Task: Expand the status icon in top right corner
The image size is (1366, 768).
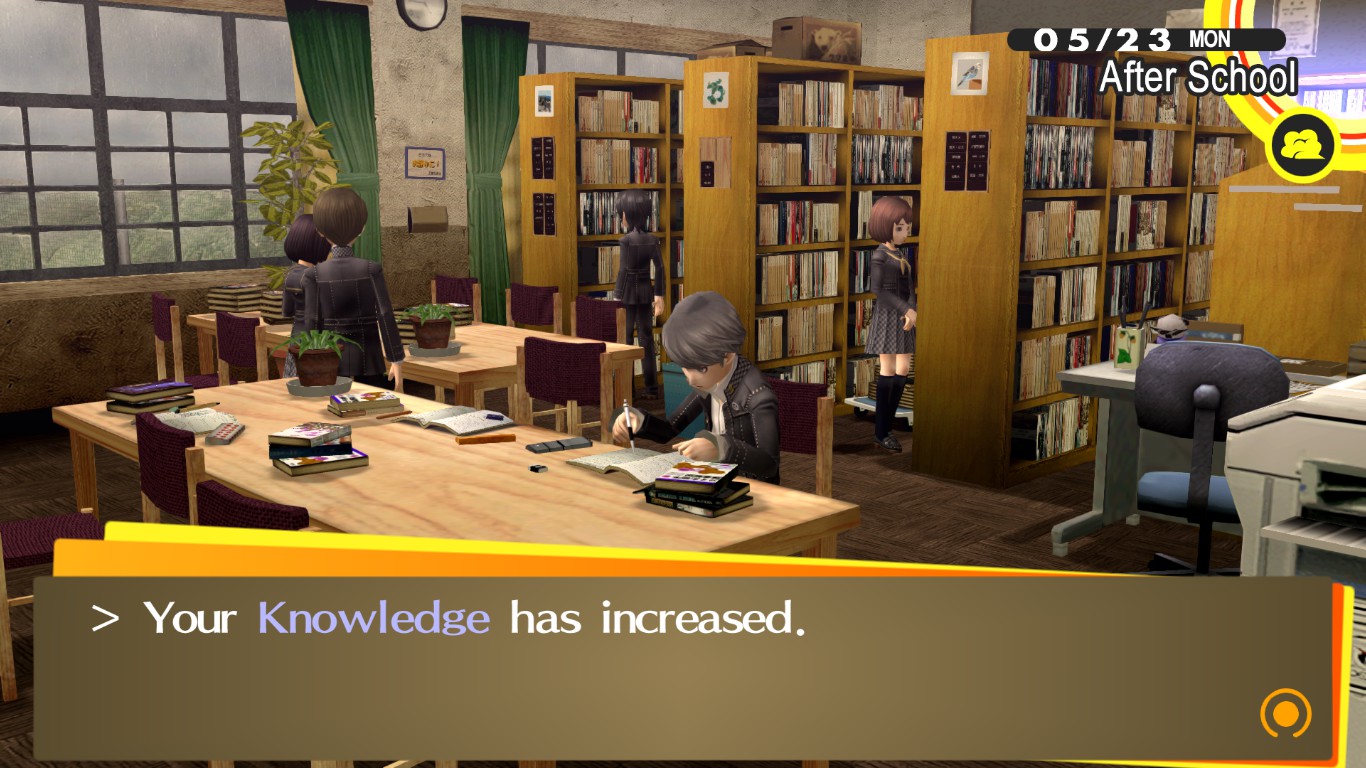Action: pos(1301,145)
